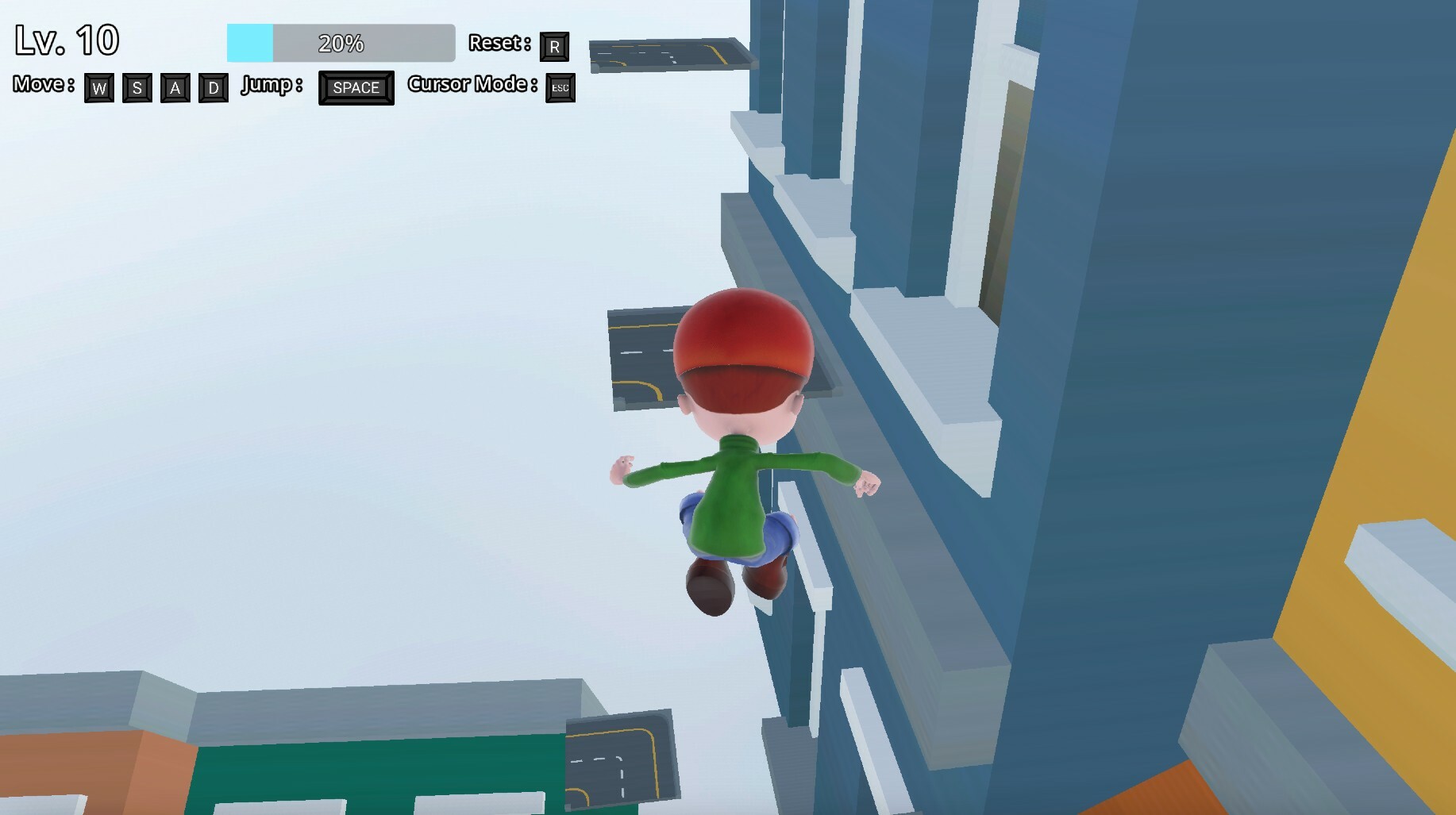Select the A key icon in Move controls

click(x=175, y=89)
